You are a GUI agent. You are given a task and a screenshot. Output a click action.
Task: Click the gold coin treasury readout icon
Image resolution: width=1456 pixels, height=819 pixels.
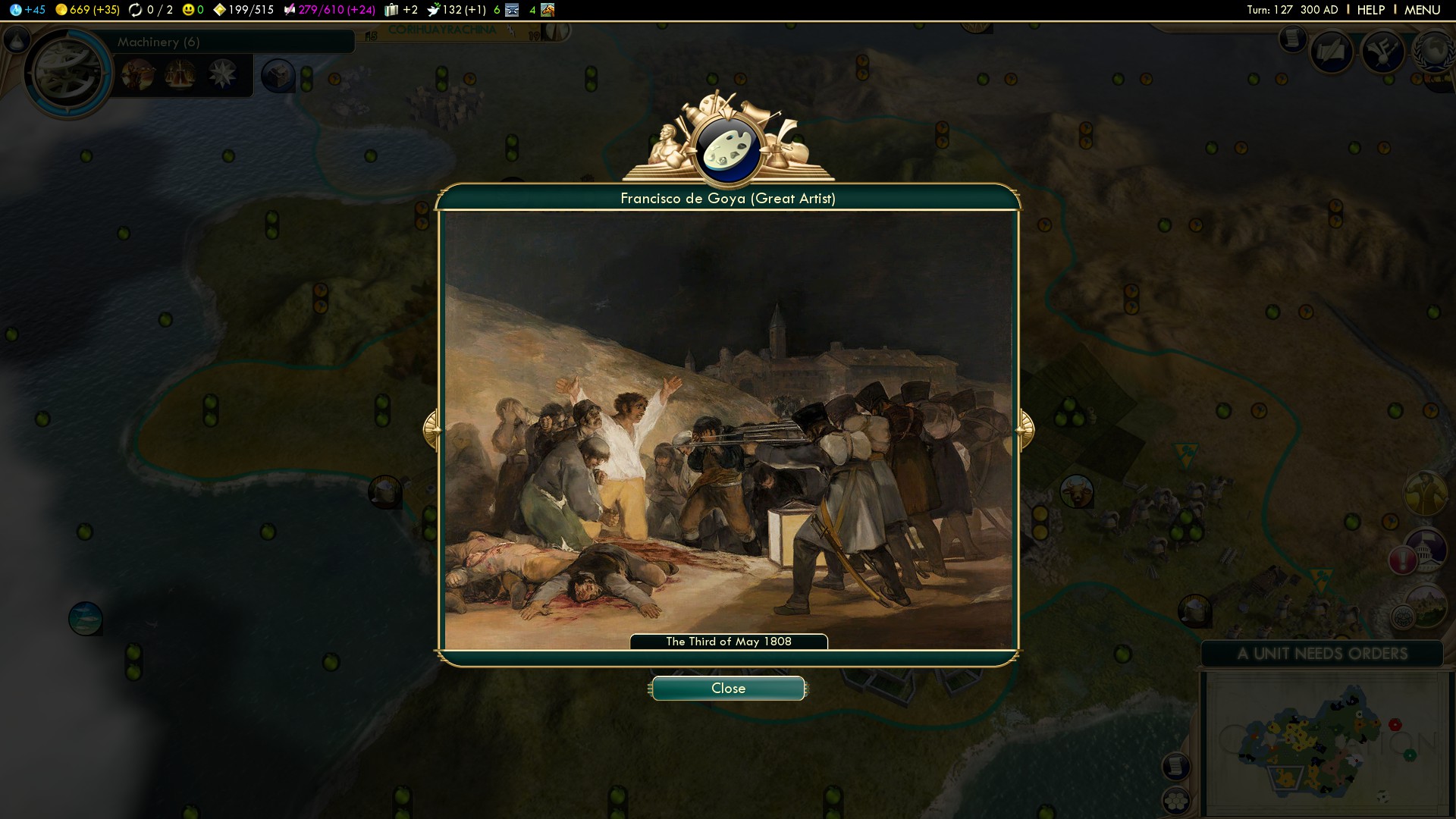click(61, 10)
